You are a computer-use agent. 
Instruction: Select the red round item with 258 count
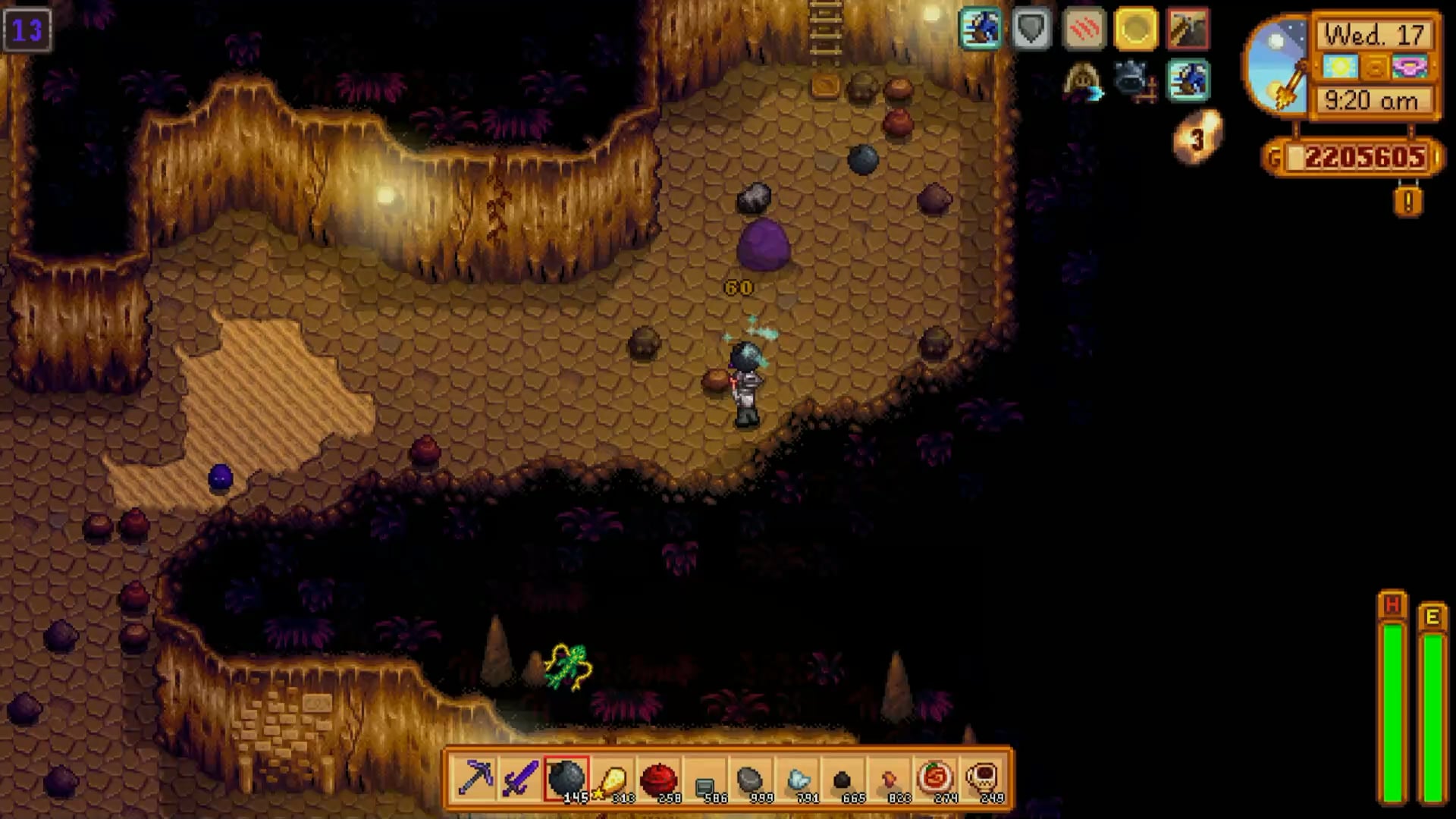pyautogui.click(x=658, y=778)
